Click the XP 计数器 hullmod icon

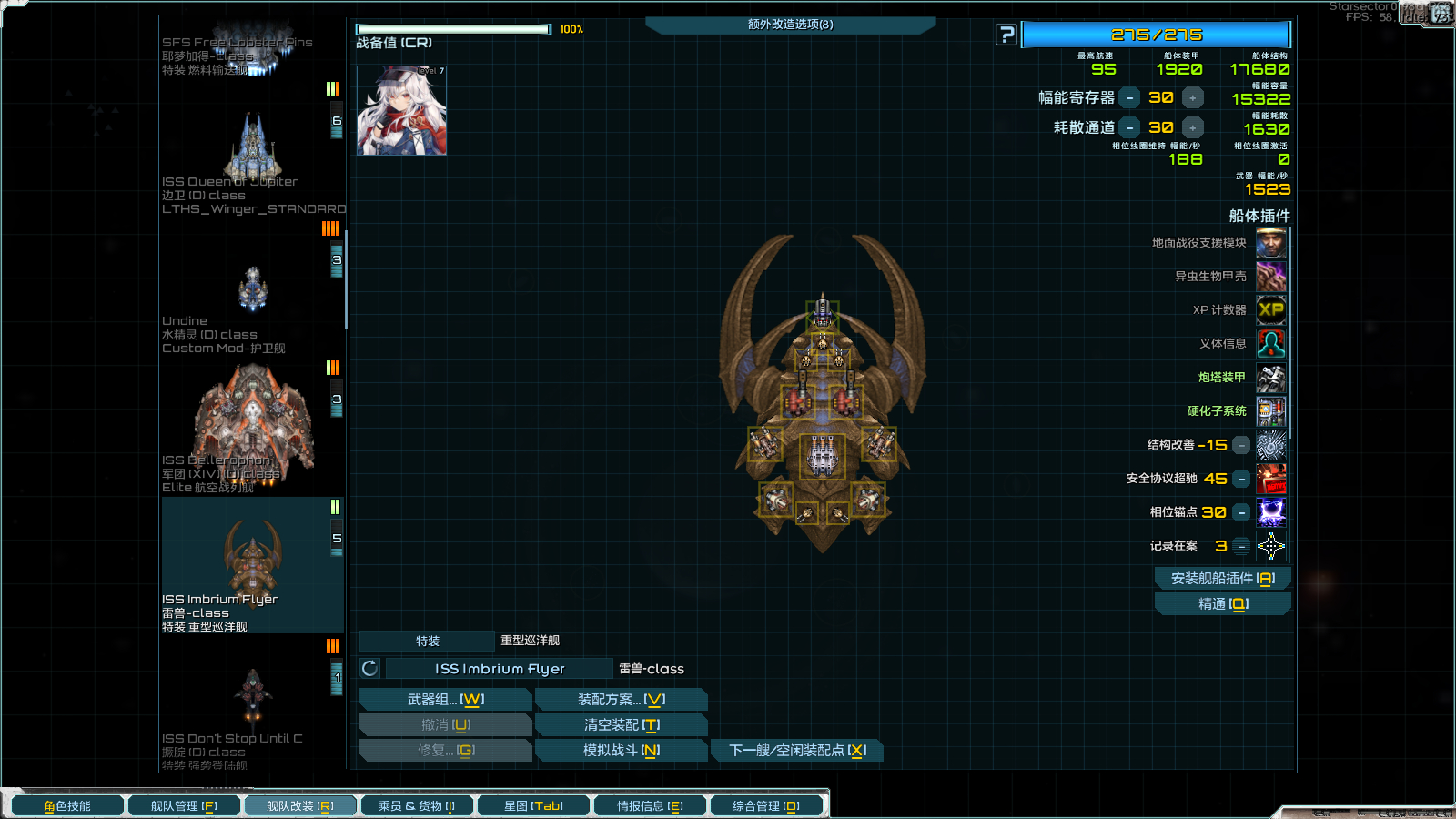pos(1271,309)
